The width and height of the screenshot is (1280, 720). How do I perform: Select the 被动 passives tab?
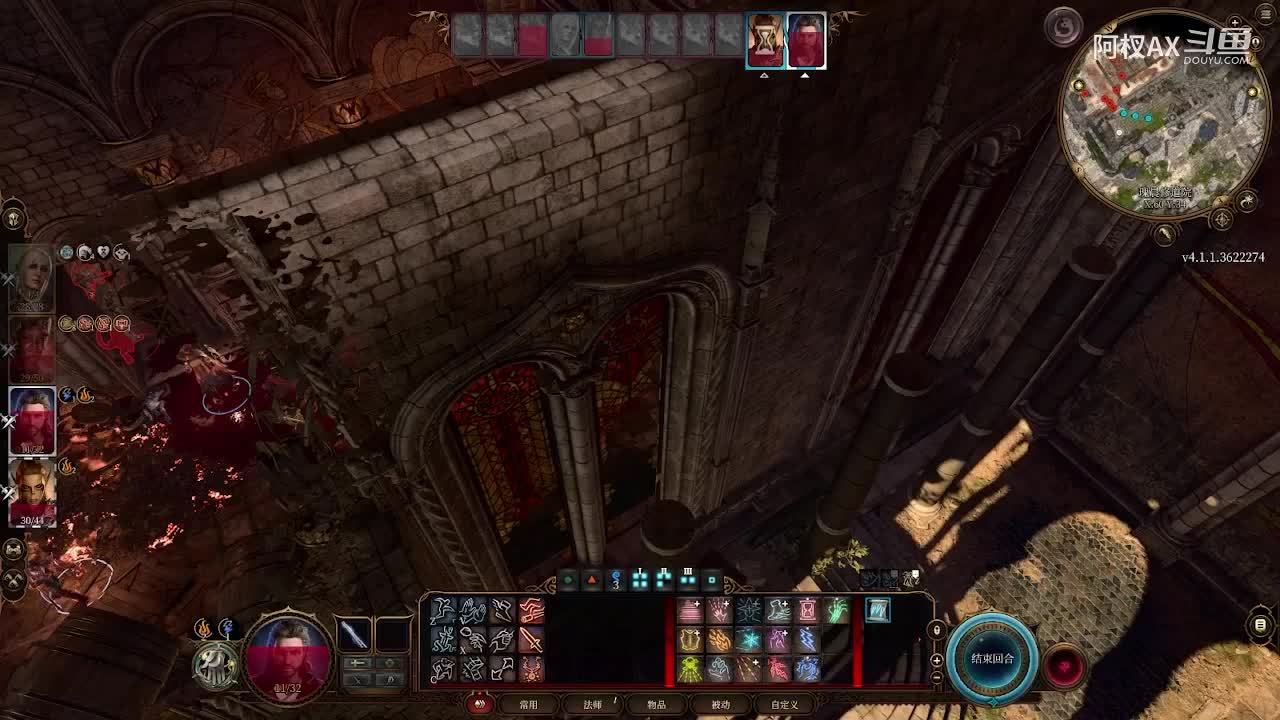pyautogui.click(x=720, y=705)
